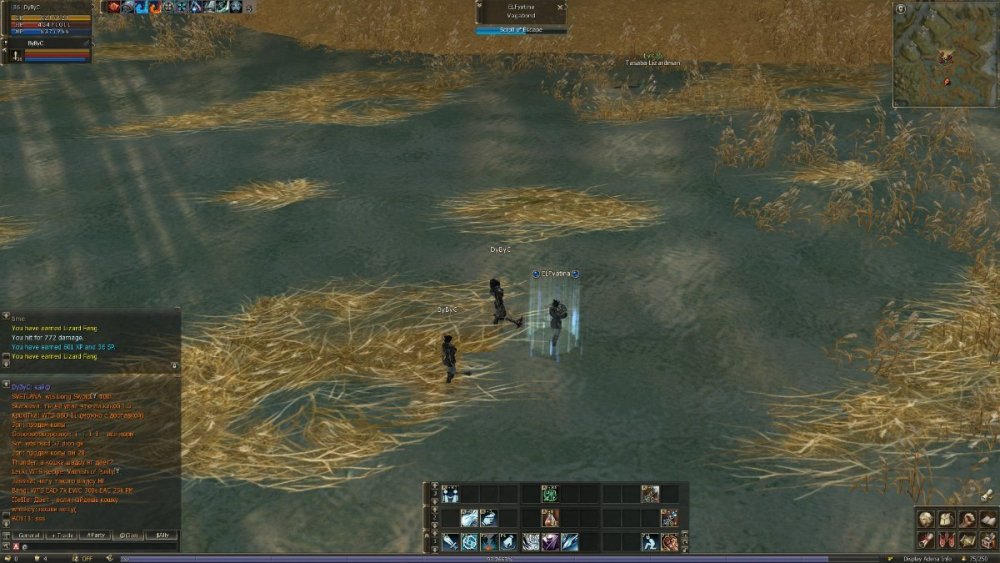
Task: Use the sitting figure action on hotbar
Action: [x=650, y=542]
